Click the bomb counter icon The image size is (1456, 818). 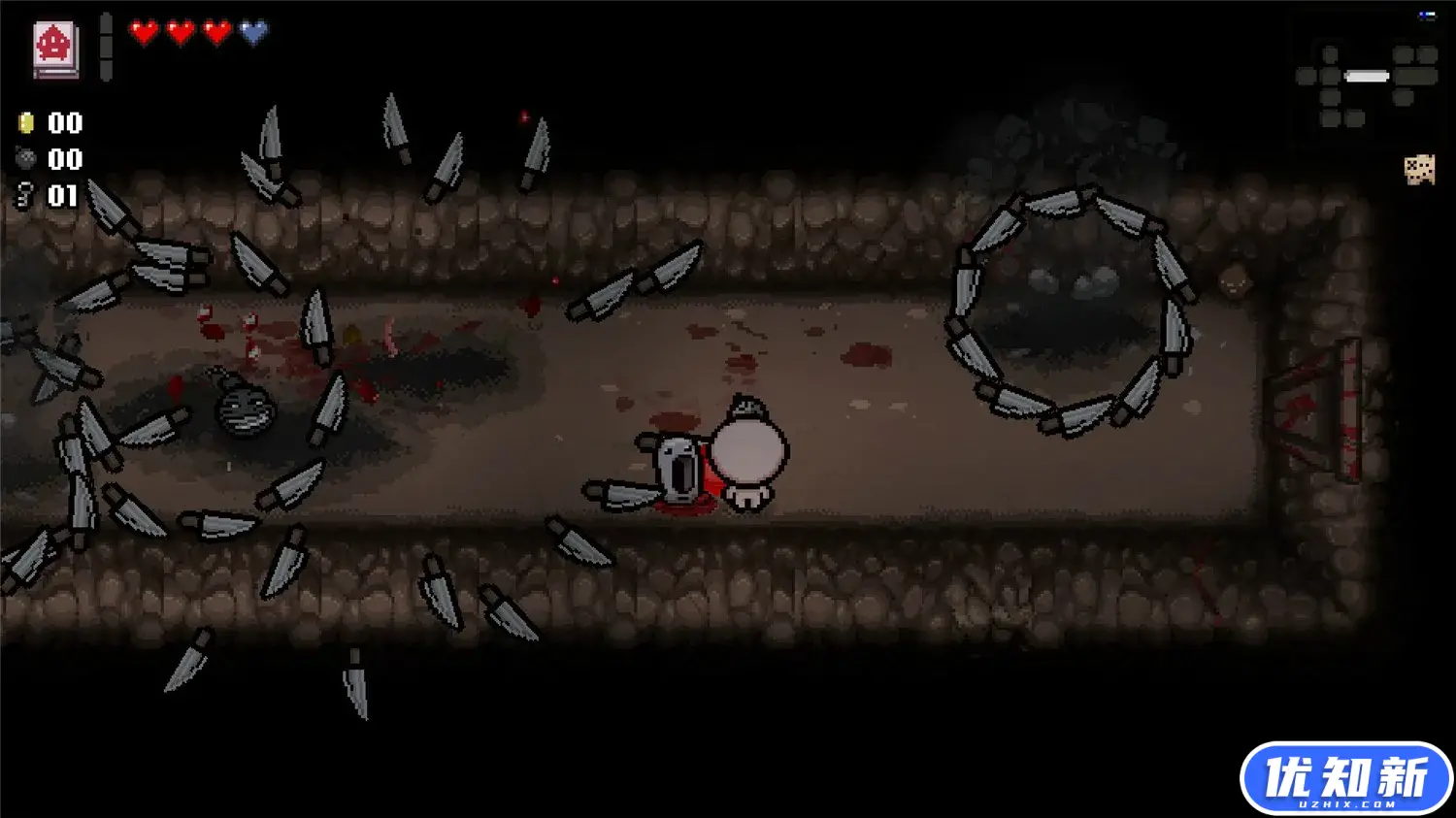pos(25,160)
